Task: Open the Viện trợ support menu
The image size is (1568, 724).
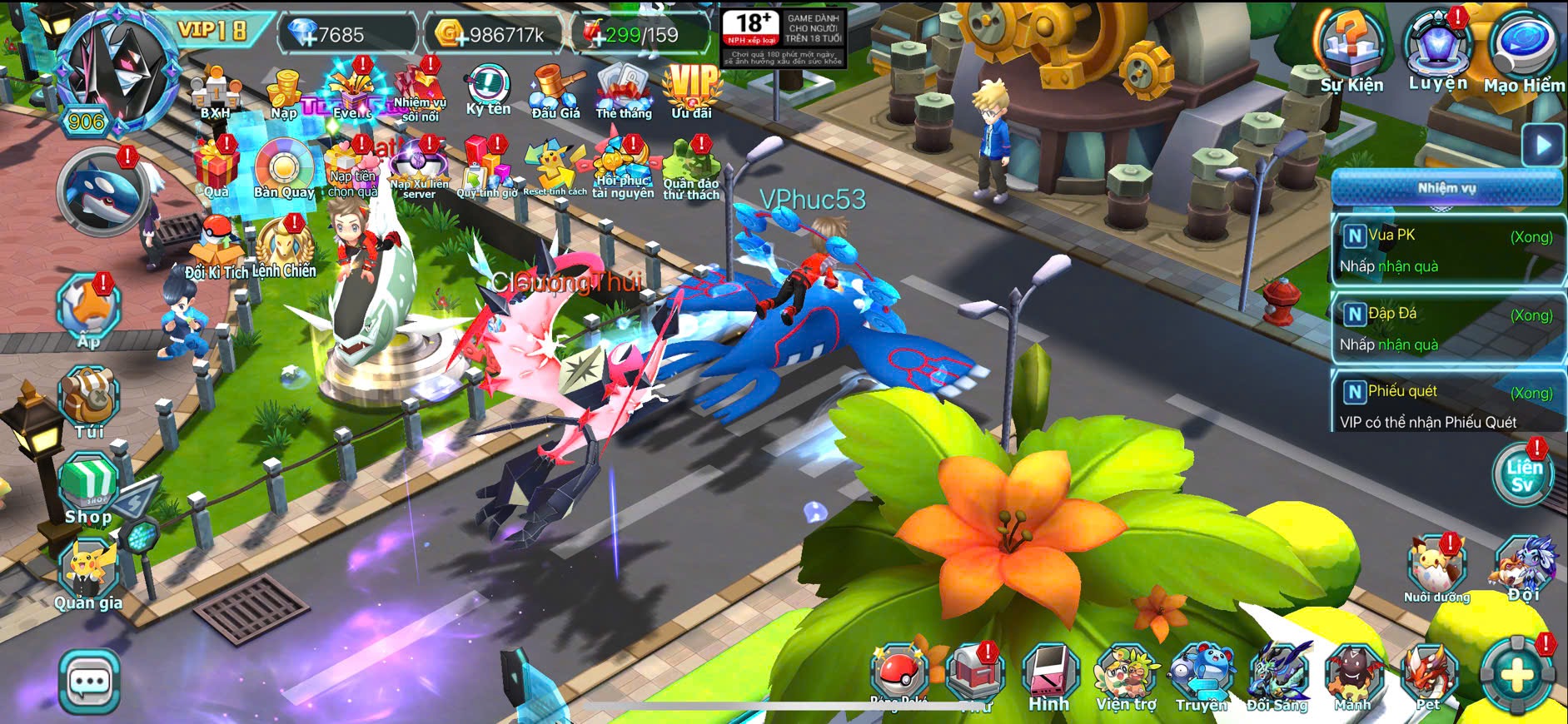Action: point(1126,678)
